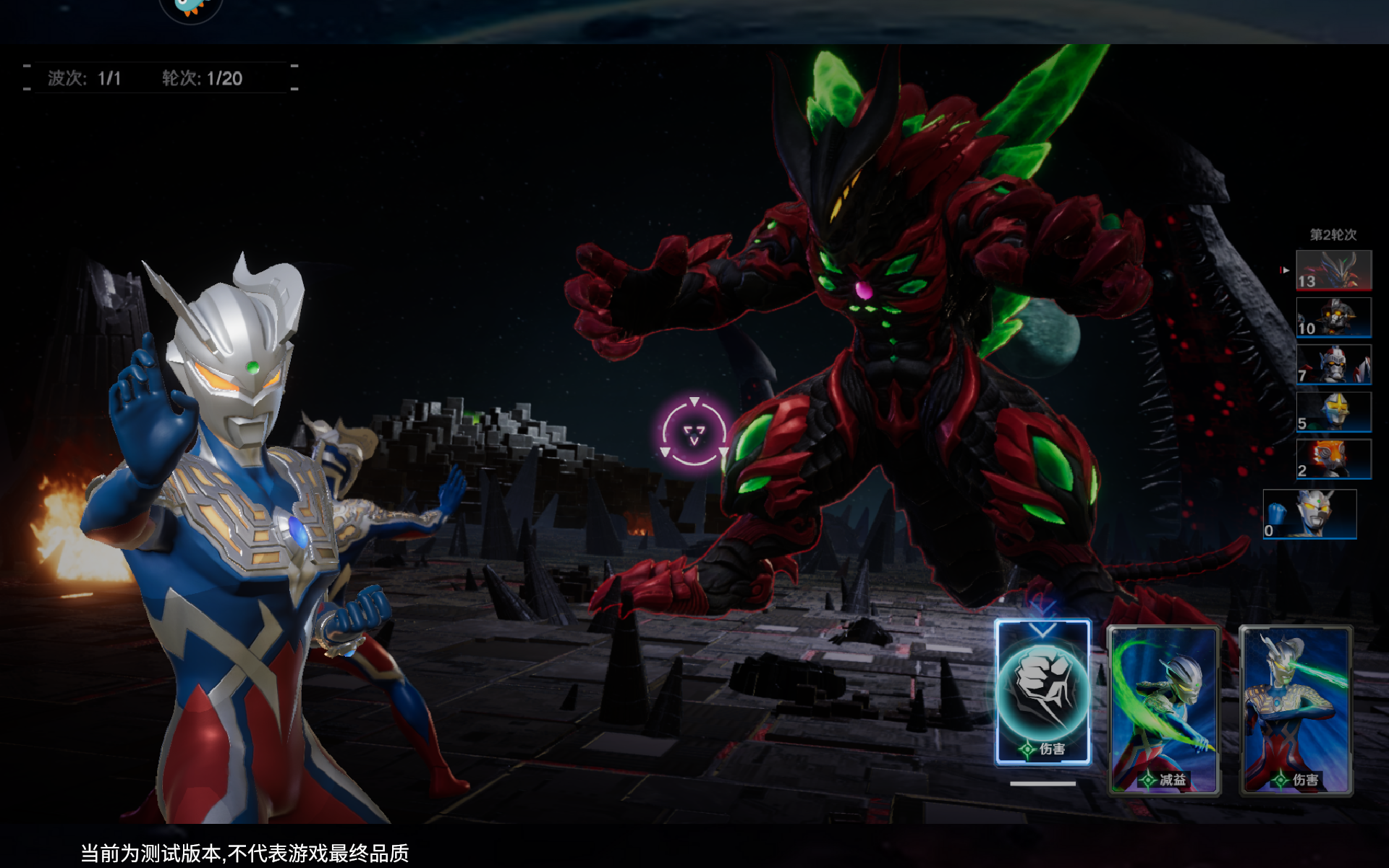Click the active hero portrait numbered 0

coord(1309,514)
